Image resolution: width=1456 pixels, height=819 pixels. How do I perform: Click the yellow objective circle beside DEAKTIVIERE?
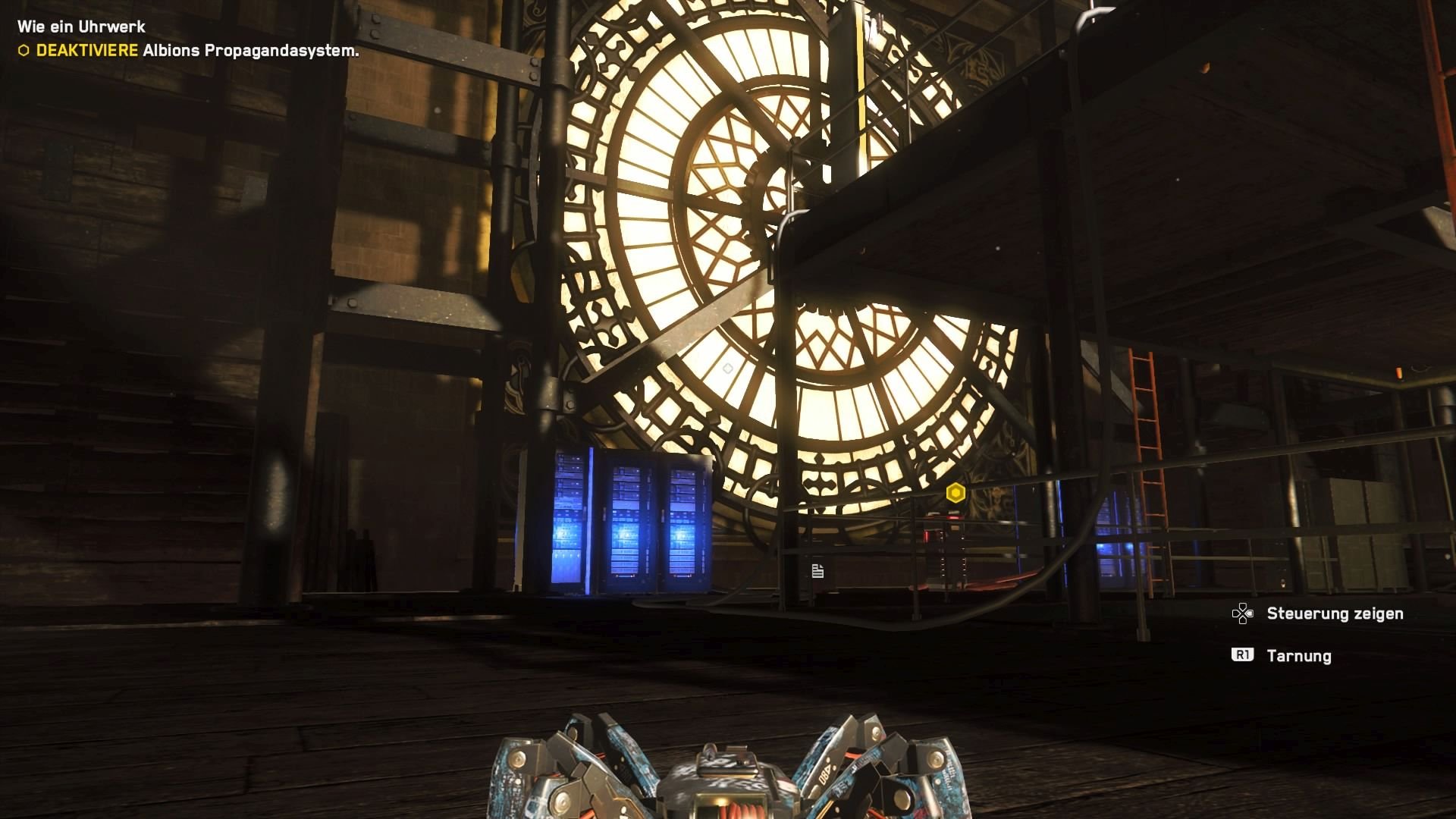click(23, 51)
